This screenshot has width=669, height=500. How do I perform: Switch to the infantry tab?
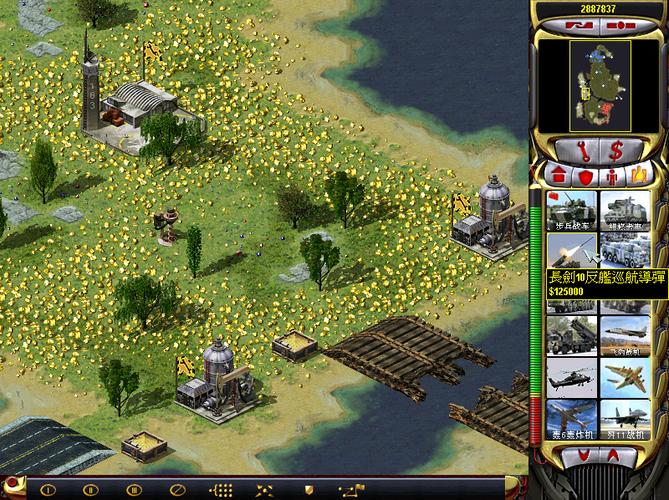point(610,176)
